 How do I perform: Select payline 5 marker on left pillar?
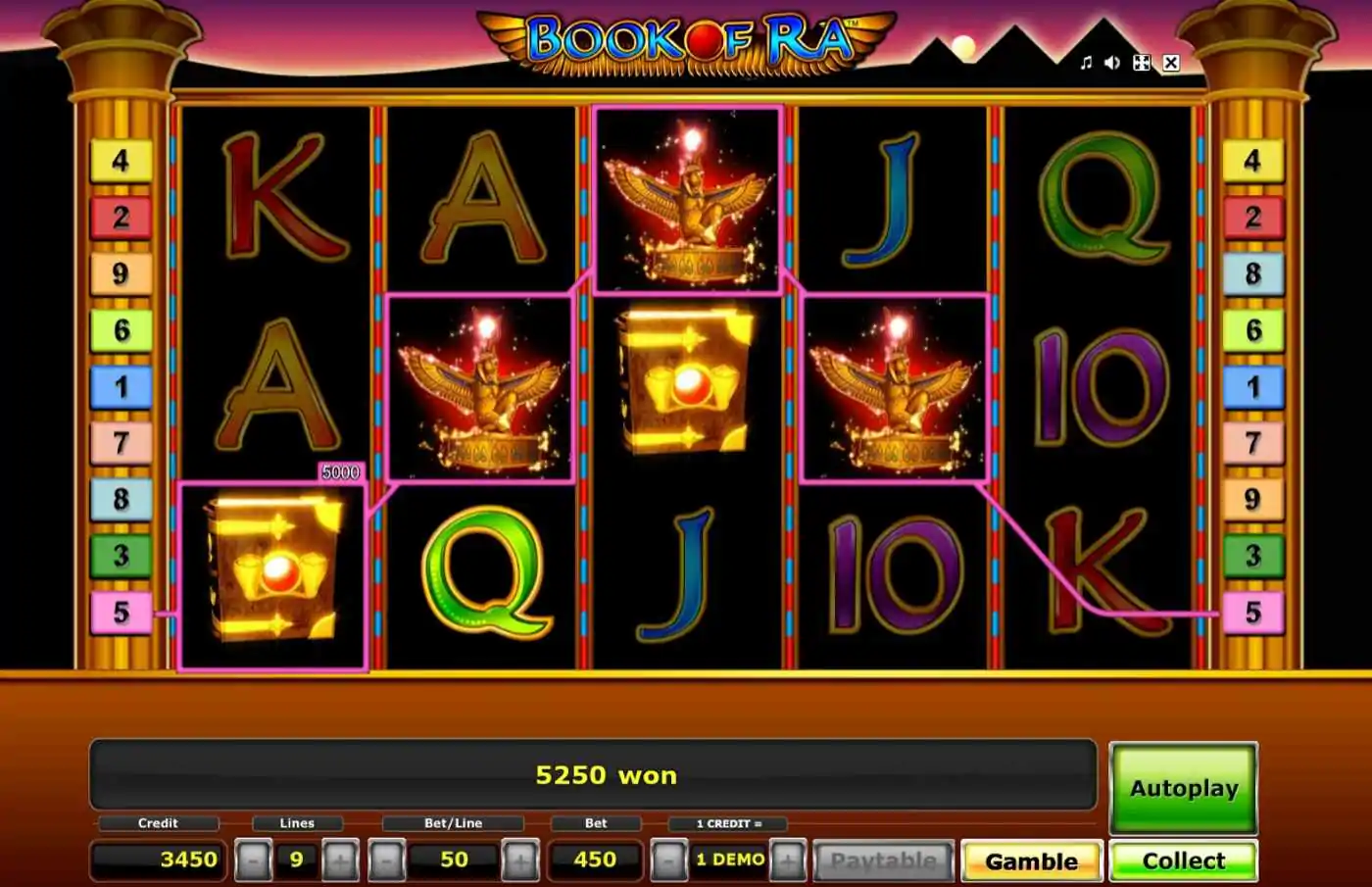[121, 613]
